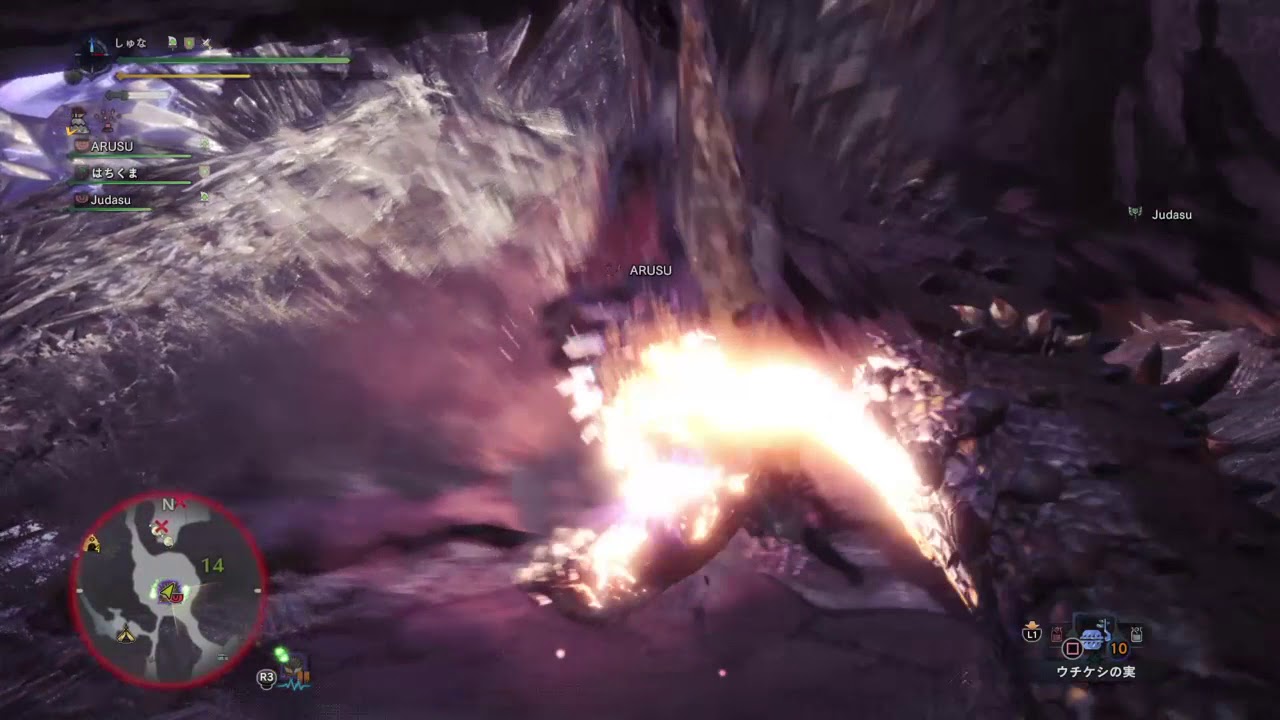Image resolution: width=1280 pixels, height=720 pixels.
Task: Select the Palico companion icon
Action: (x=80, y=120)
